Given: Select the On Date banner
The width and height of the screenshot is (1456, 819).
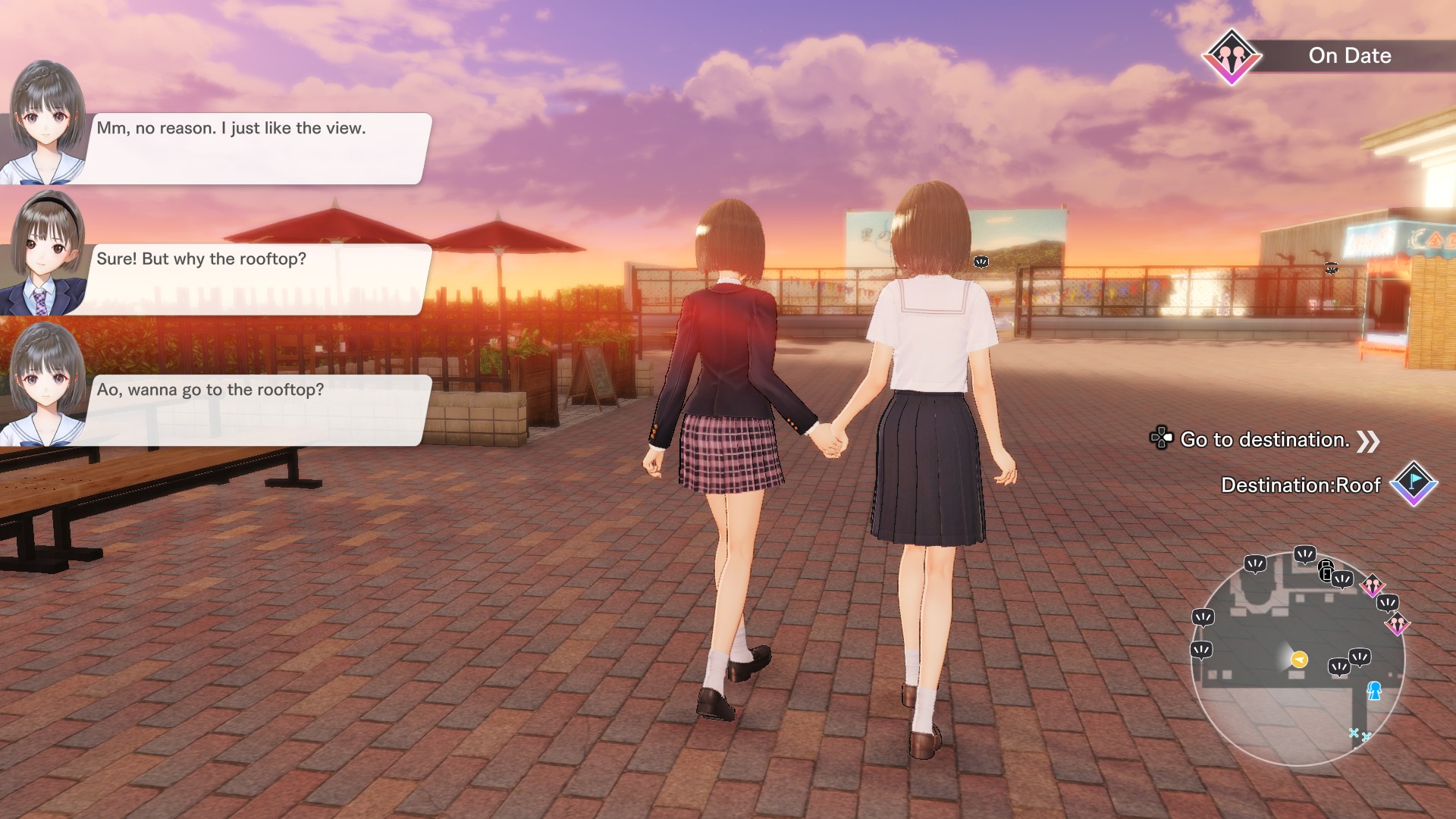Looking at the screenshot, I should tap(1349, 55).
